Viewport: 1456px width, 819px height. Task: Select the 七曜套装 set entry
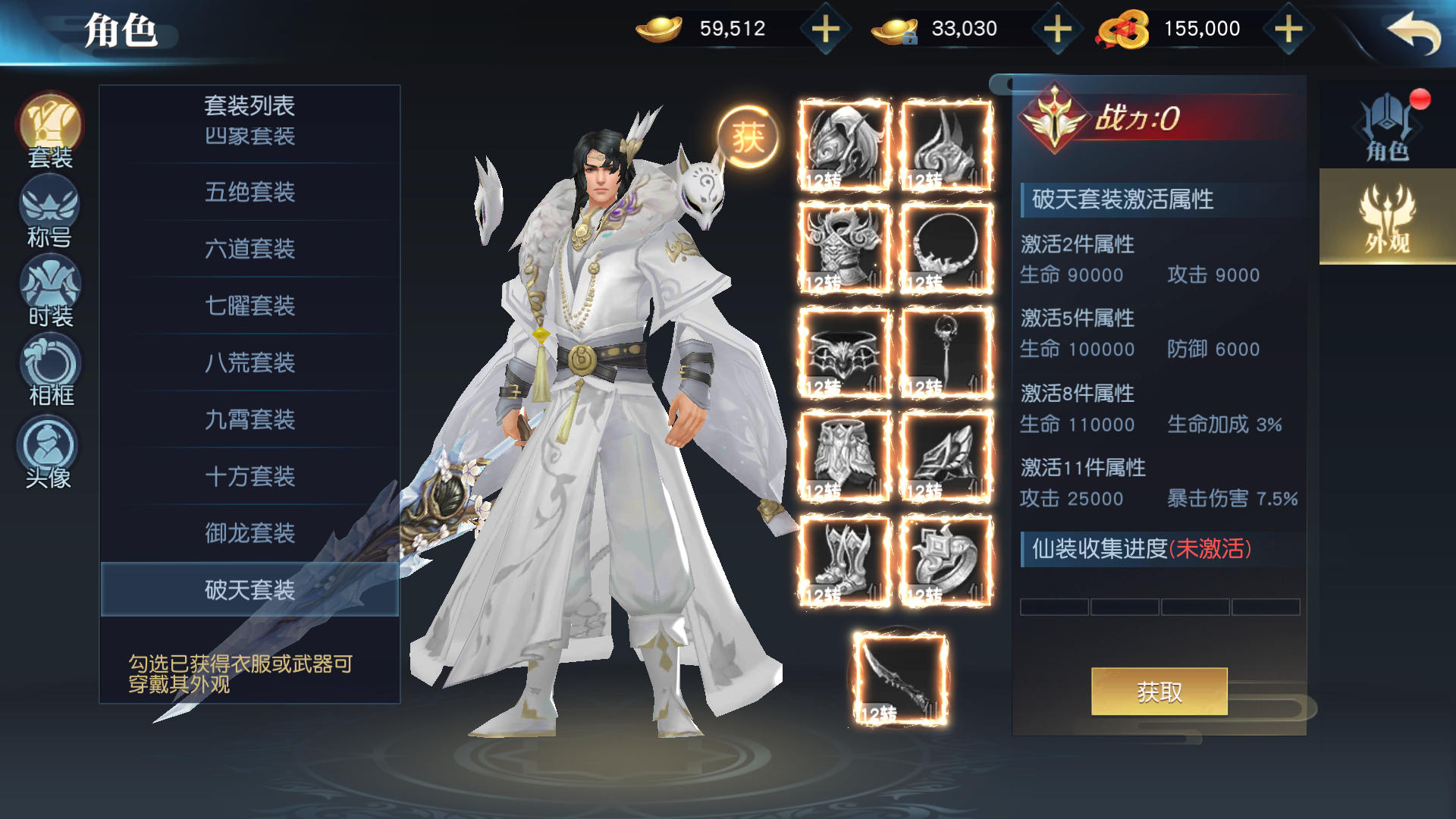pos(249,306)
